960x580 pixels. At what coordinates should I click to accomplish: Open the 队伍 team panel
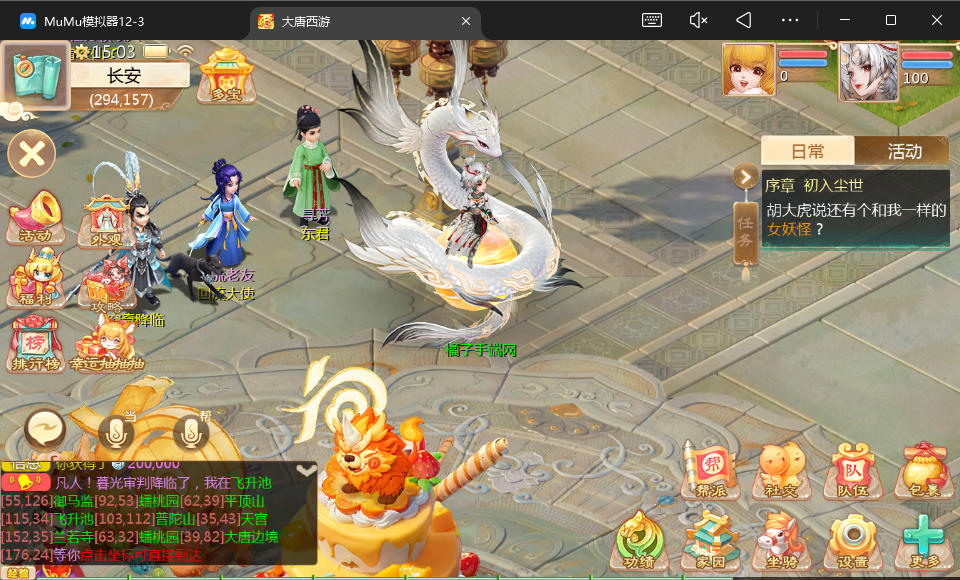(853, 470)
